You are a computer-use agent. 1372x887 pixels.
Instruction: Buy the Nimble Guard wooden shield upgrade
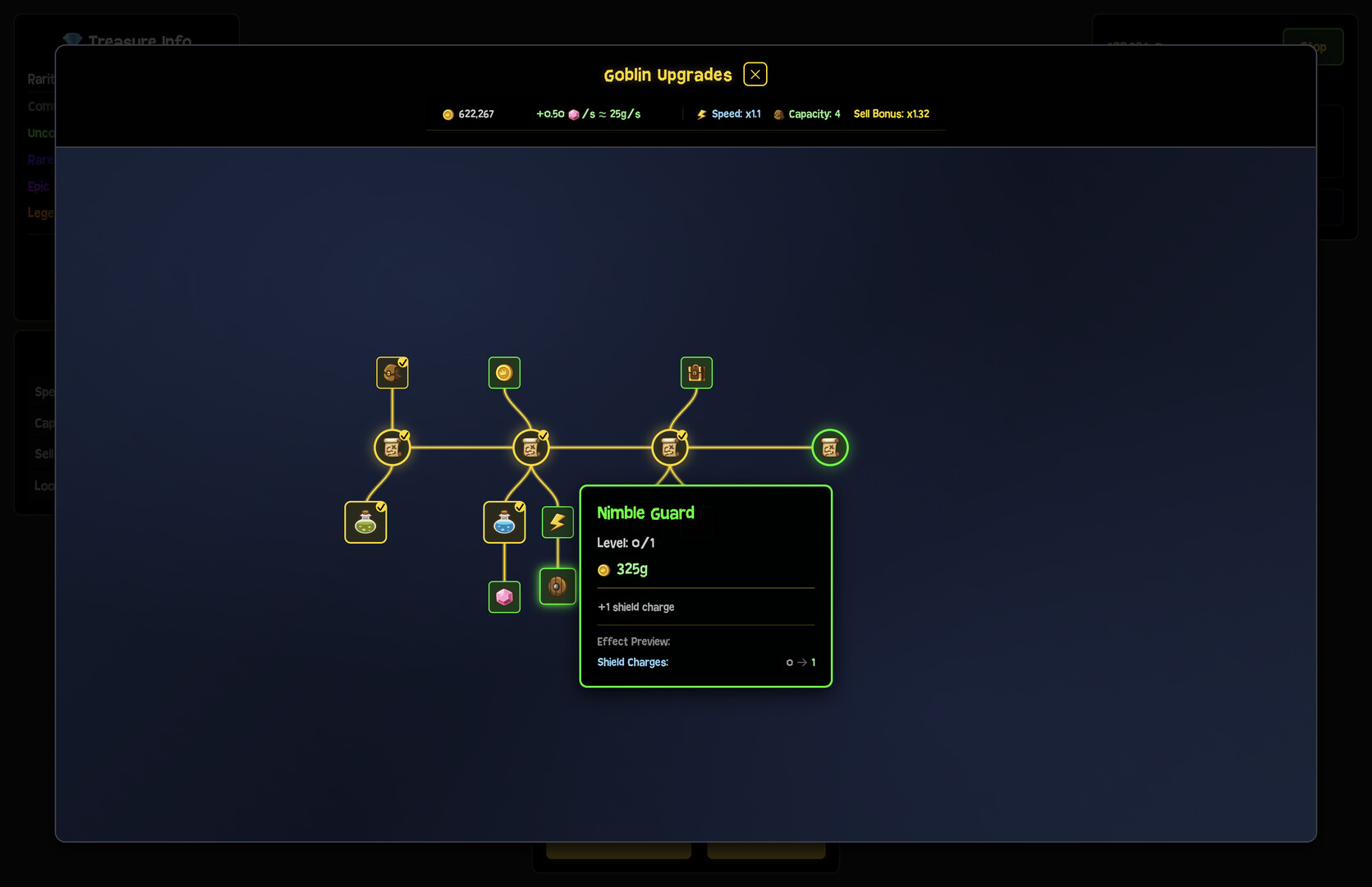click(558, 586)
